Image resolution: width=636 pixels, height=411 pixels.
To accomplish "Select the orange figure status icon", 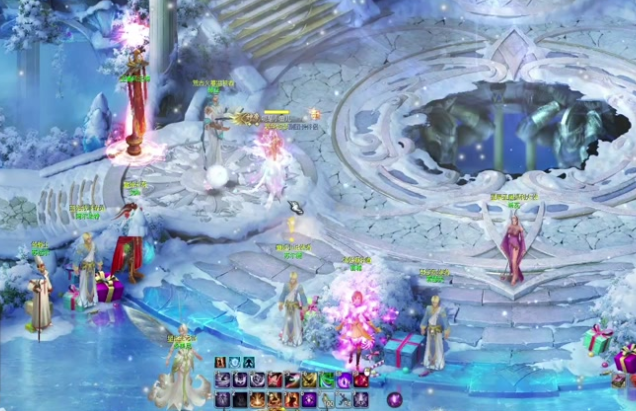I will [x=221, y=362].
